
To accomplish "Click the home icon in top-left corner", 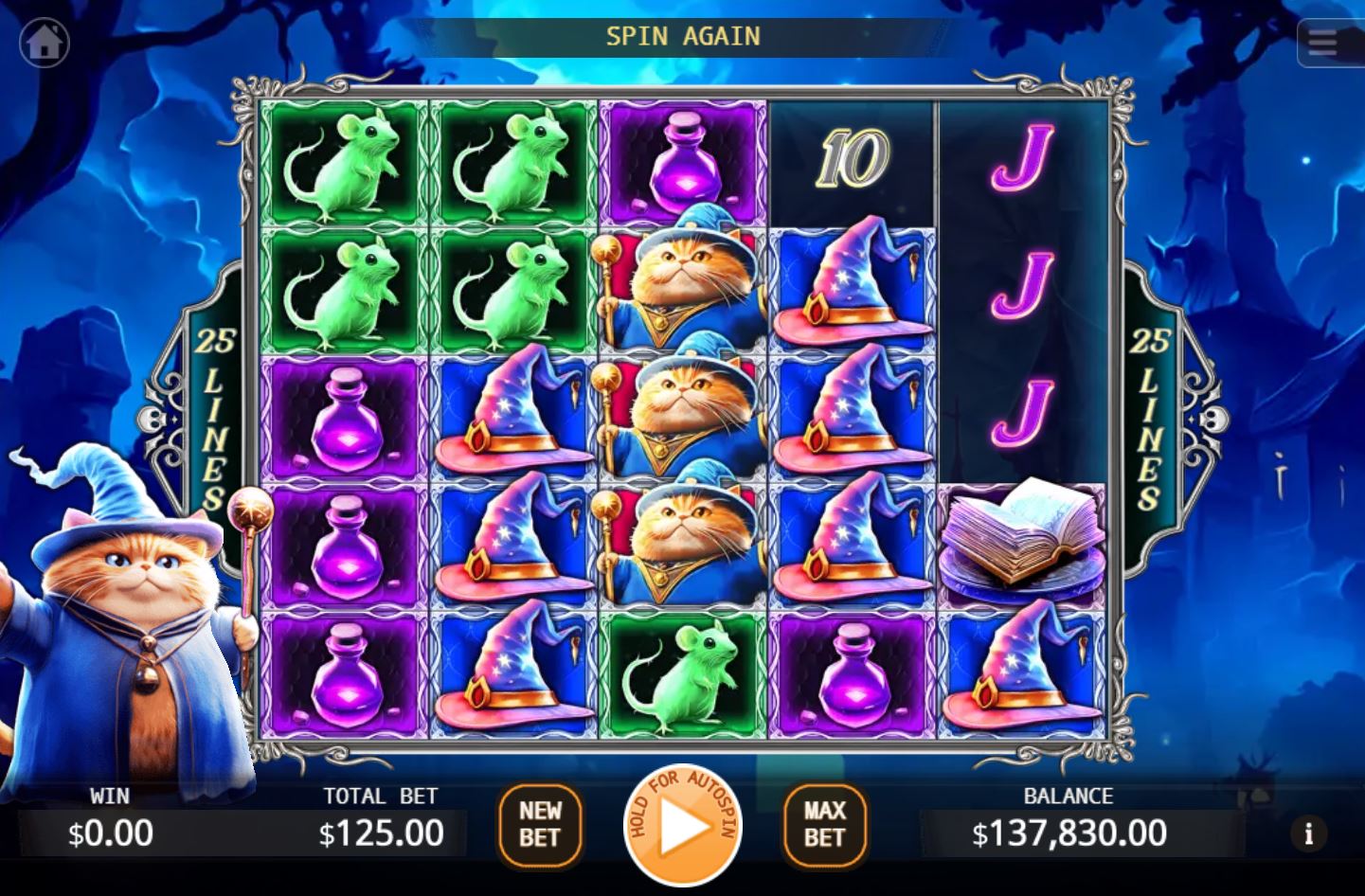I will click(x=44, y=41).
